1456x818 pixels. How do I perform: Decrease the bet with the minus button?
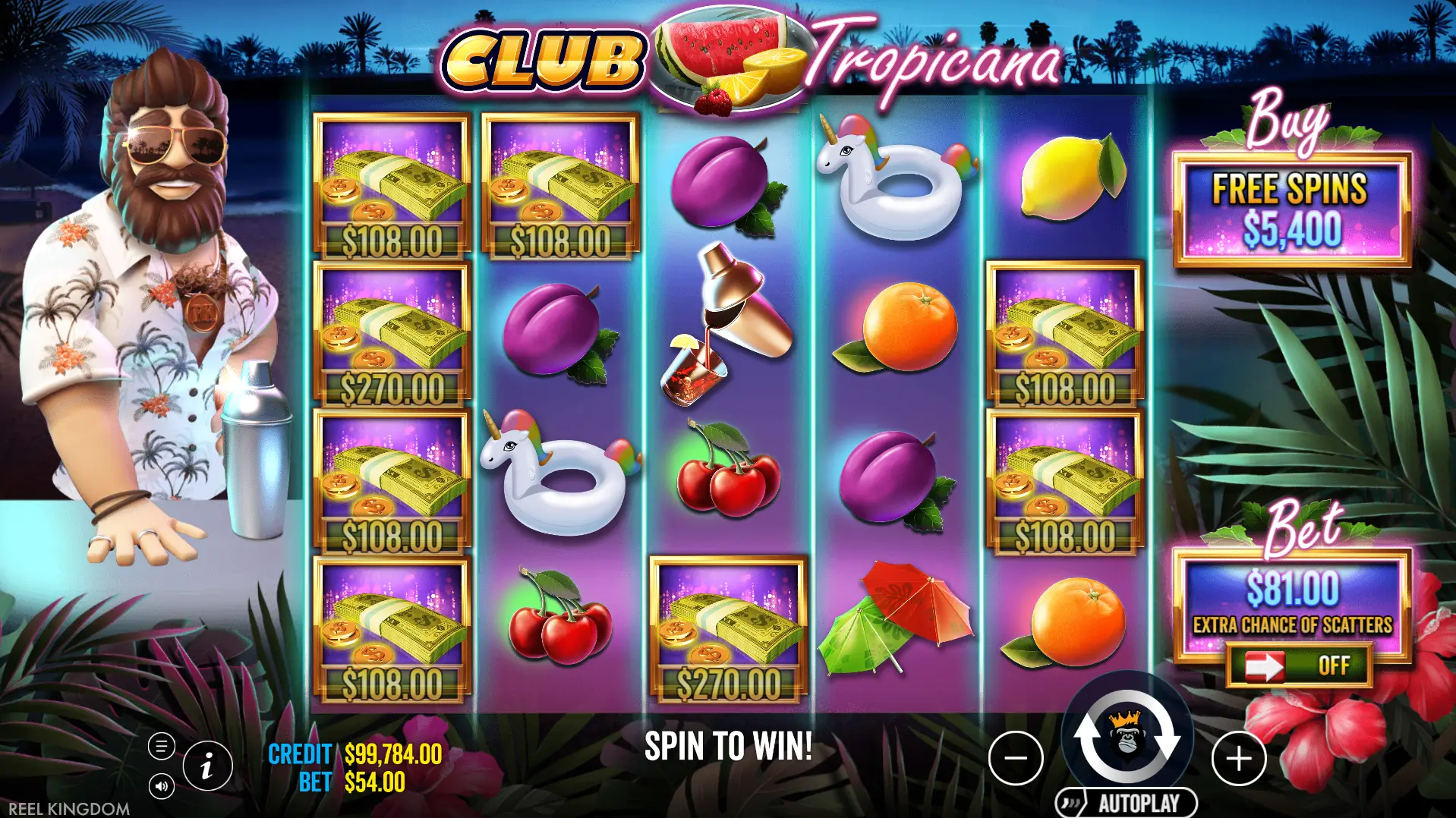tap(1016, 758)
